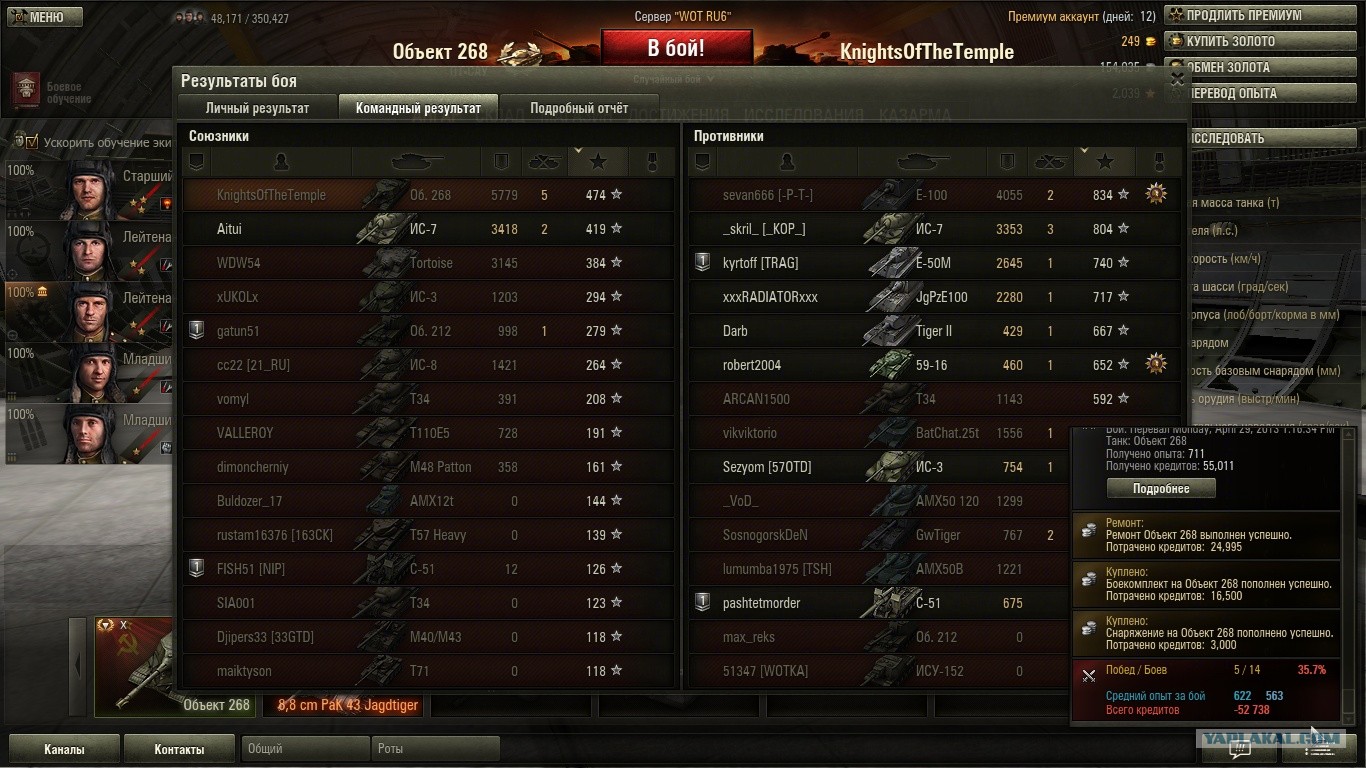Toggle Ускорить обучение экипажа checkbox

point(31,142)
